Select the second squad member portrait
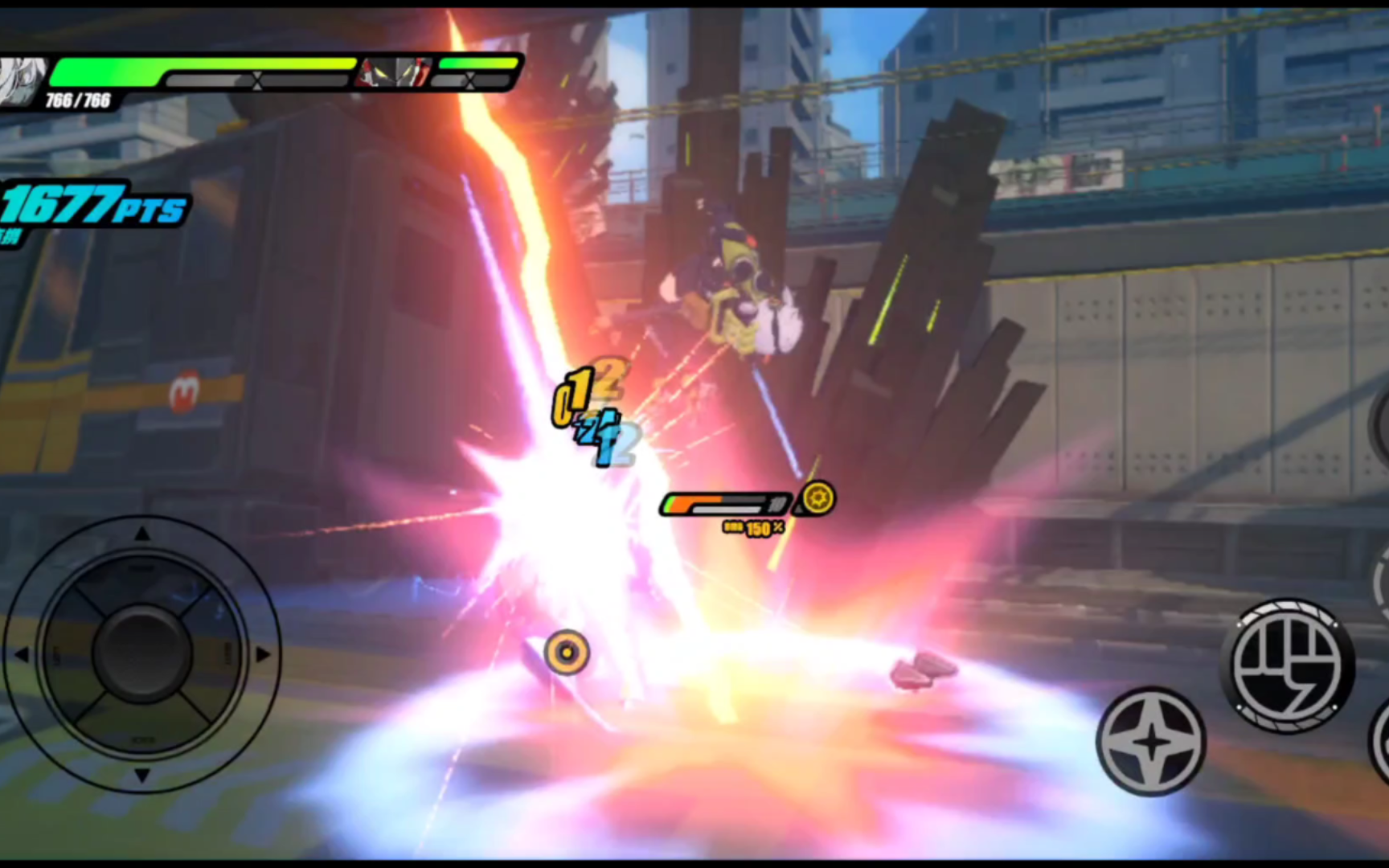Screen dimensions: 1389x868 tap(394, 73)
